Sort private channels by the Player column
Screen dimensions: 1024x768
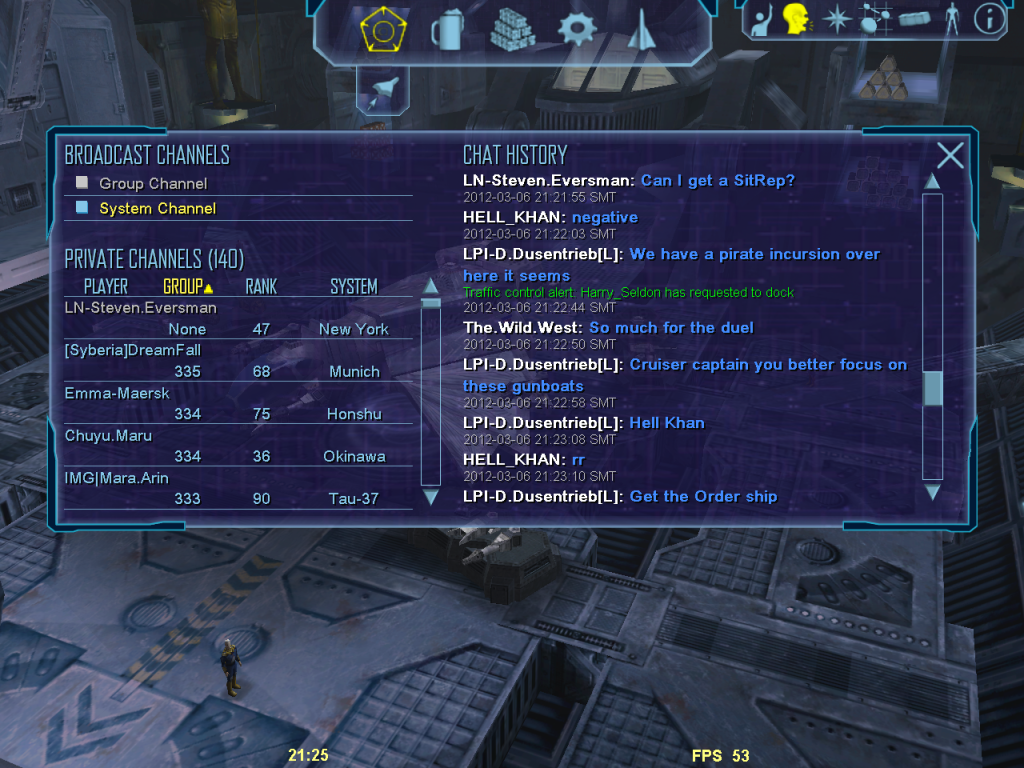pos(105,287)
